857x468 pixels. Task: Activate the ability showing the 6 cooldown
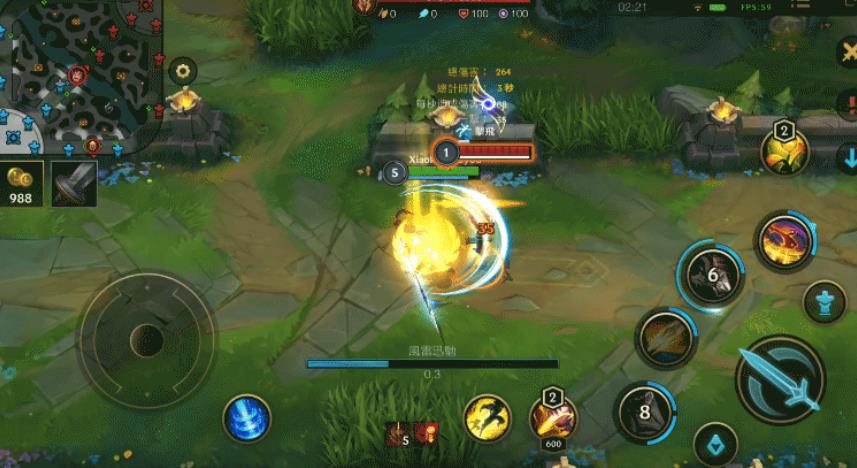pyautogui.click(x=710, y=274)
